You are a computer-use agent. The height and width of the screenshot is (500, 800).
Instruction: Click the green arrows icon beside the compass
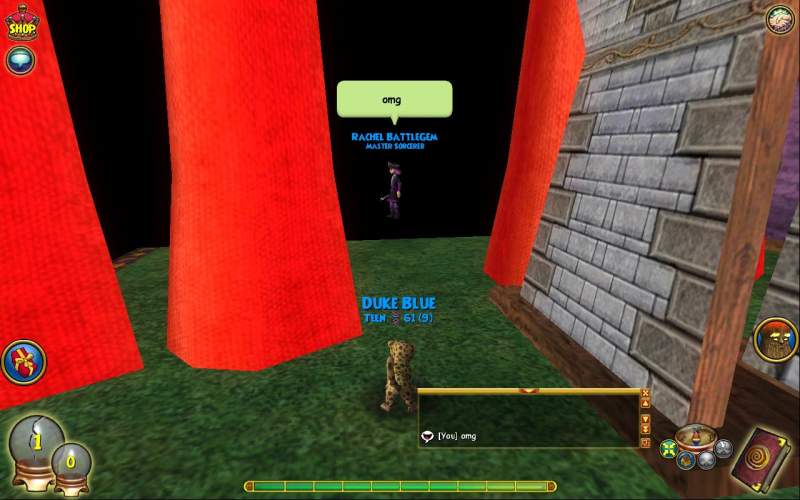point(669,448)
